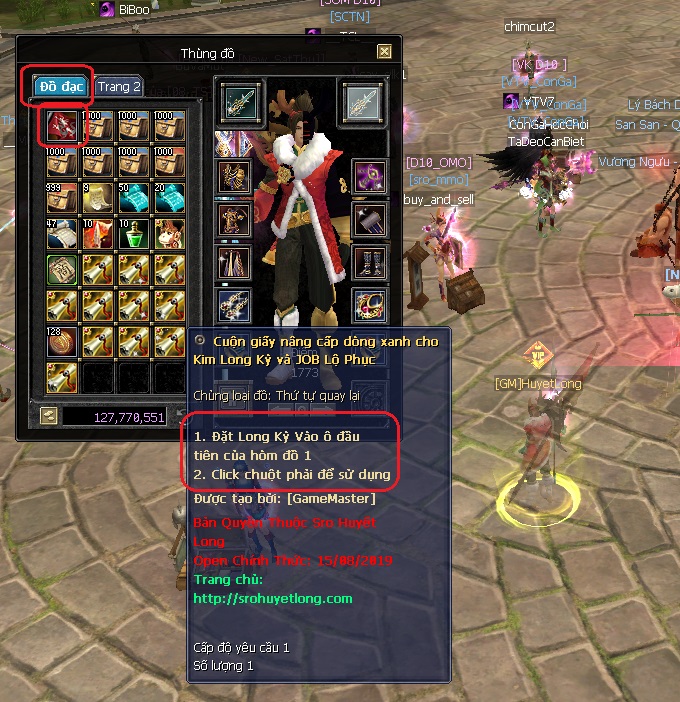Select the teal scroll stack of 20
This screenshot has height=702, width=680.
(x=170, y=198)
